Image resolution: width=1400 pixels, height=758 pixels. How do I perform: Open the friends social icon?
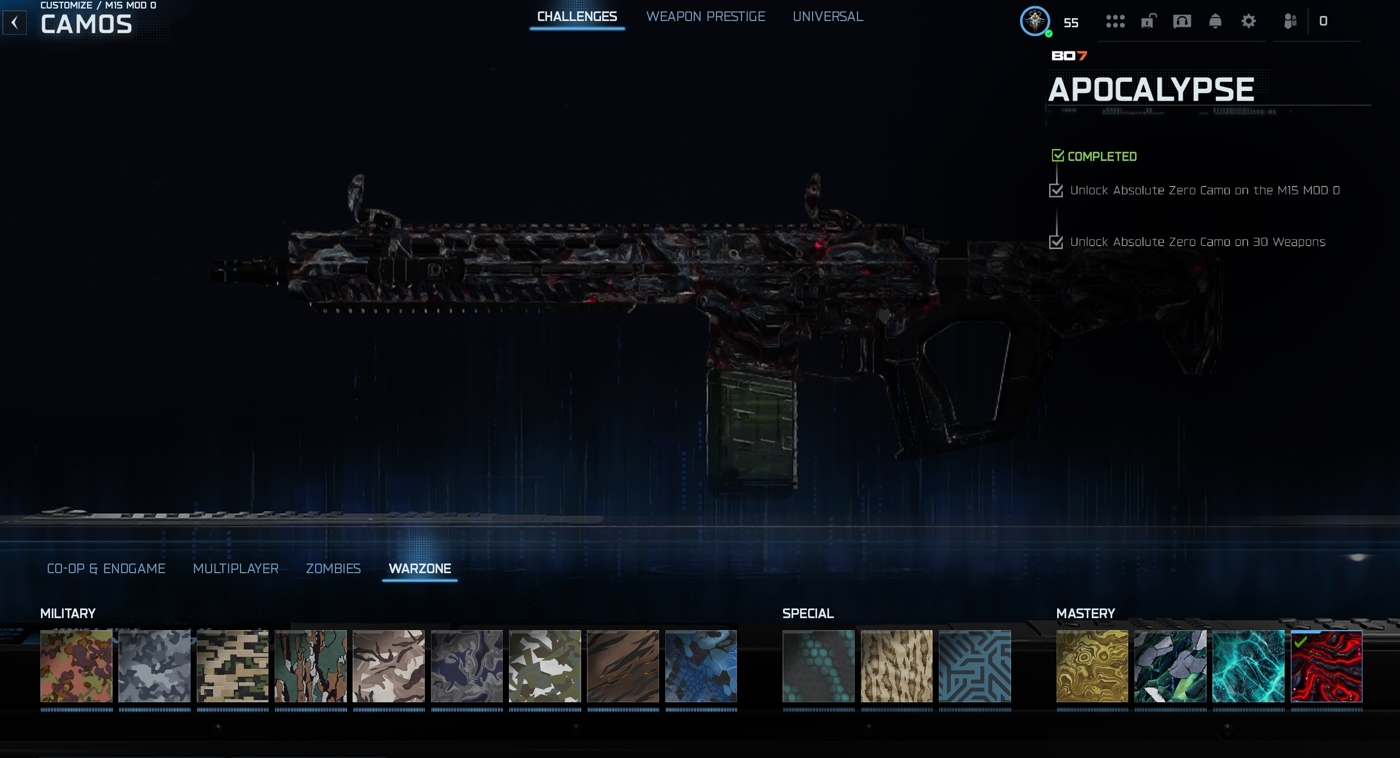point(1290,21)
